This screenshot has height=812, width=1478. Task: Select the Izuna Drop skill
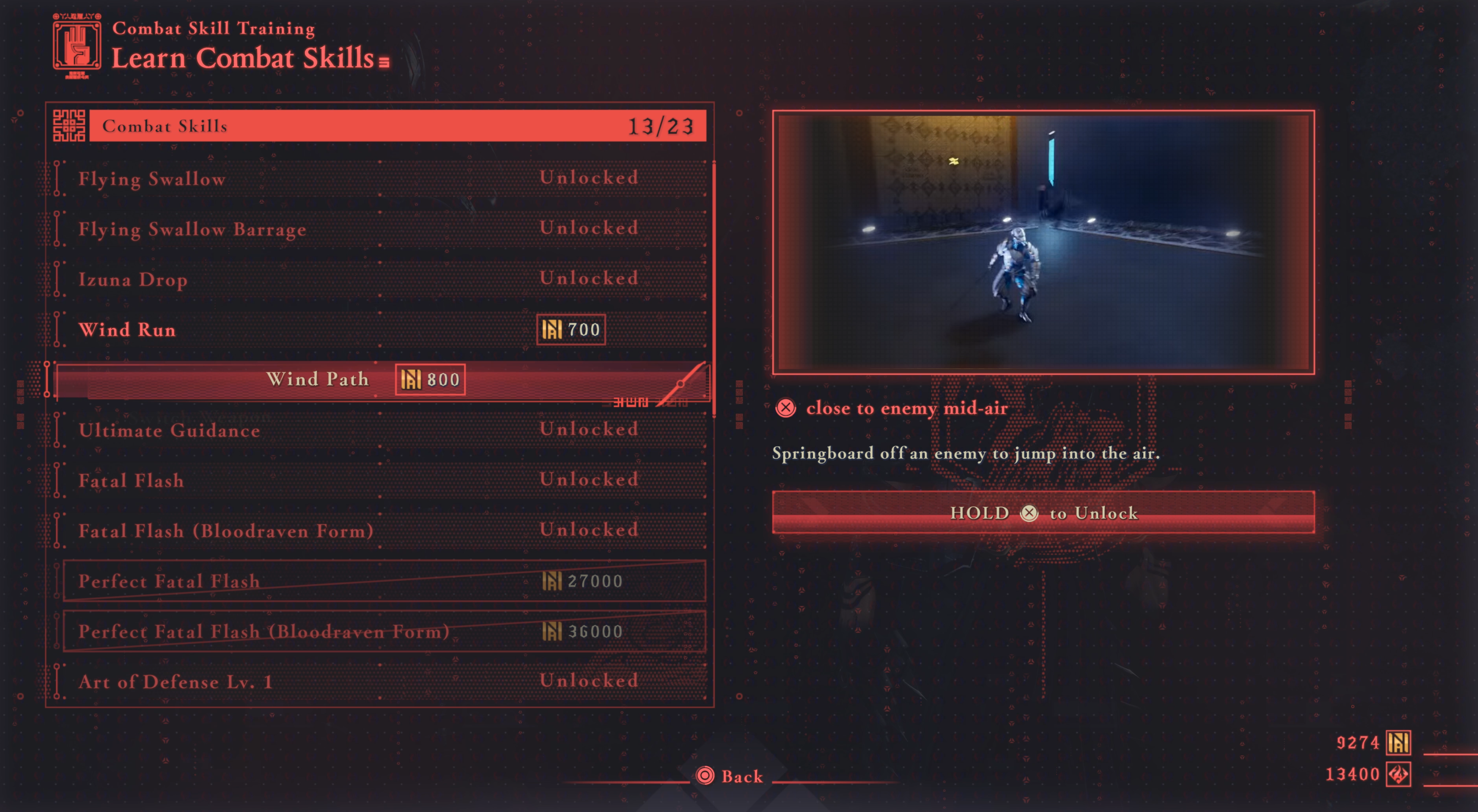tap(379, 279)
